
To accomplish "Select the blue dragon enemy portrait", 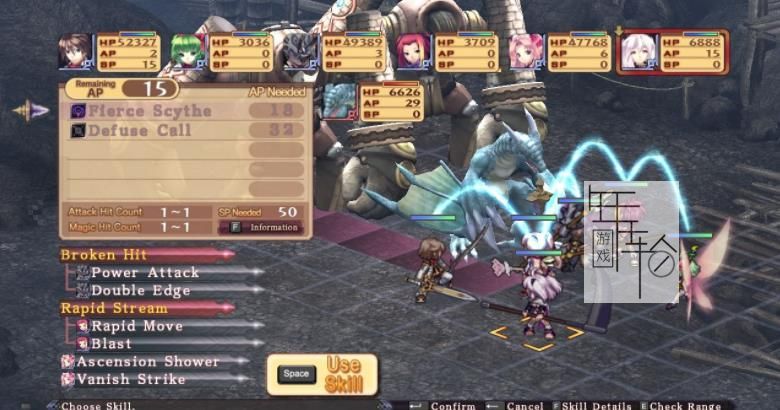I will point(338,101).
